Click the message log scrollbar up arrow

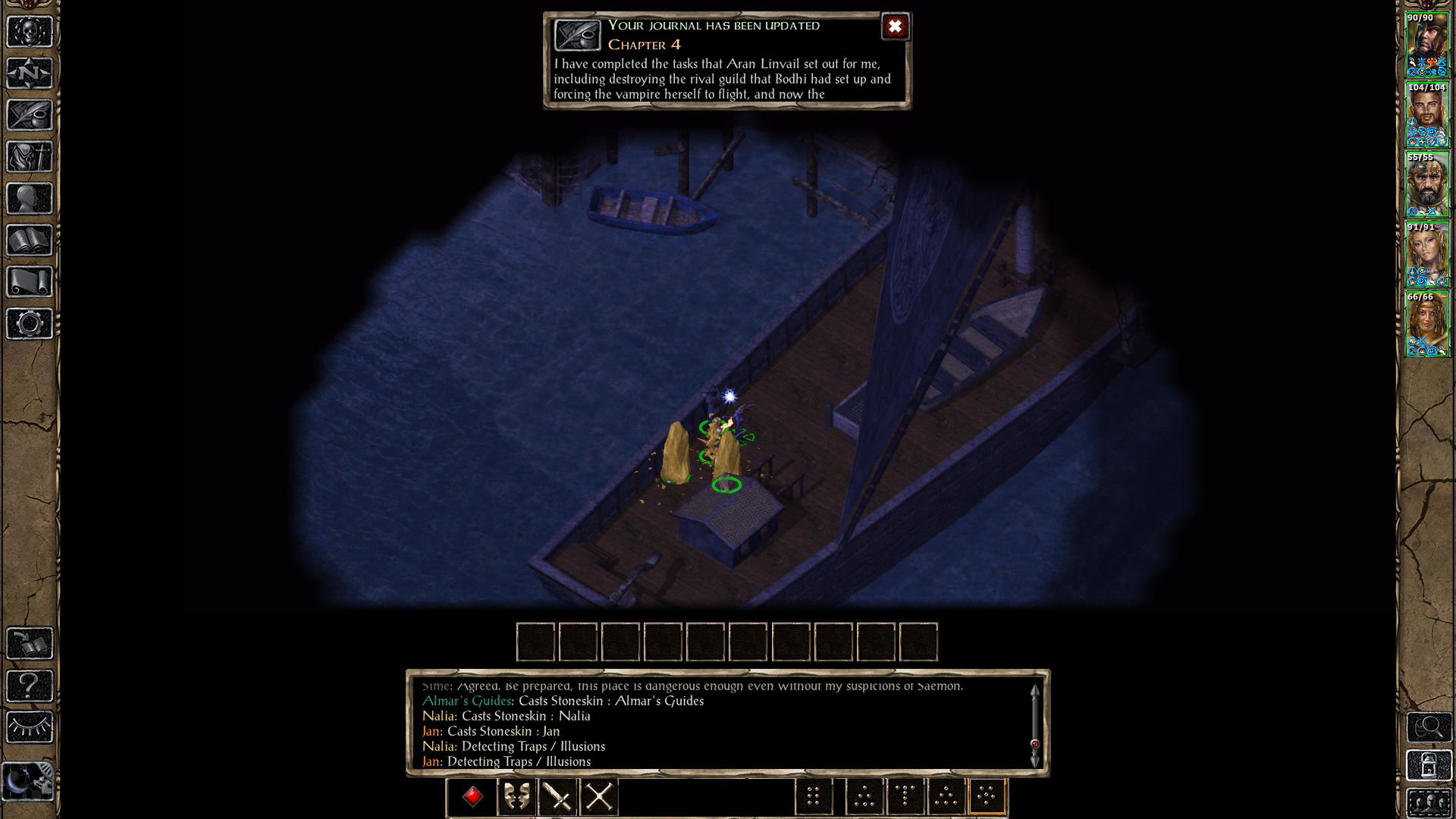[x=1036, y=692]
